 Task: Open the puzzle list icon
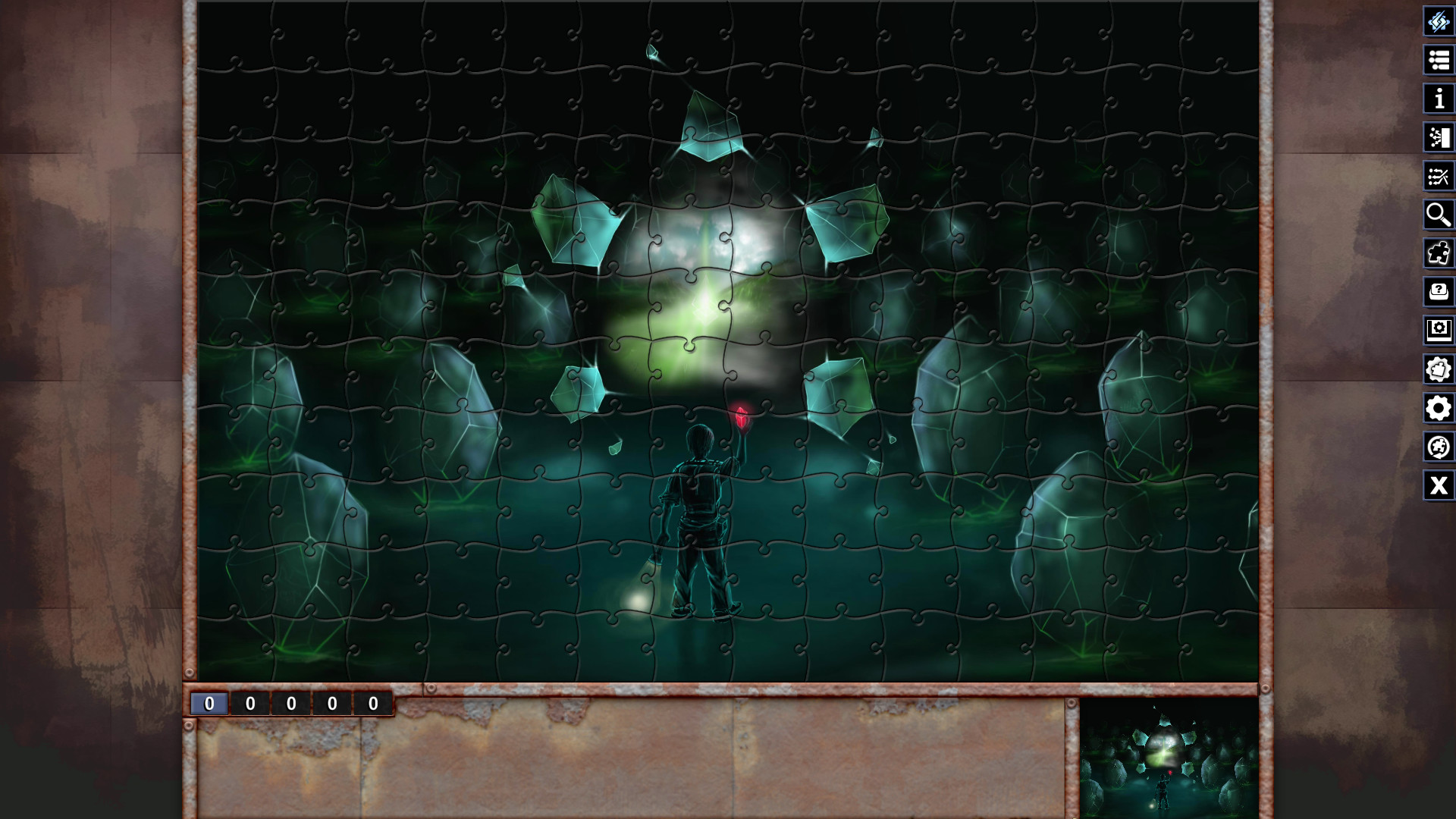coord(1439,61)
